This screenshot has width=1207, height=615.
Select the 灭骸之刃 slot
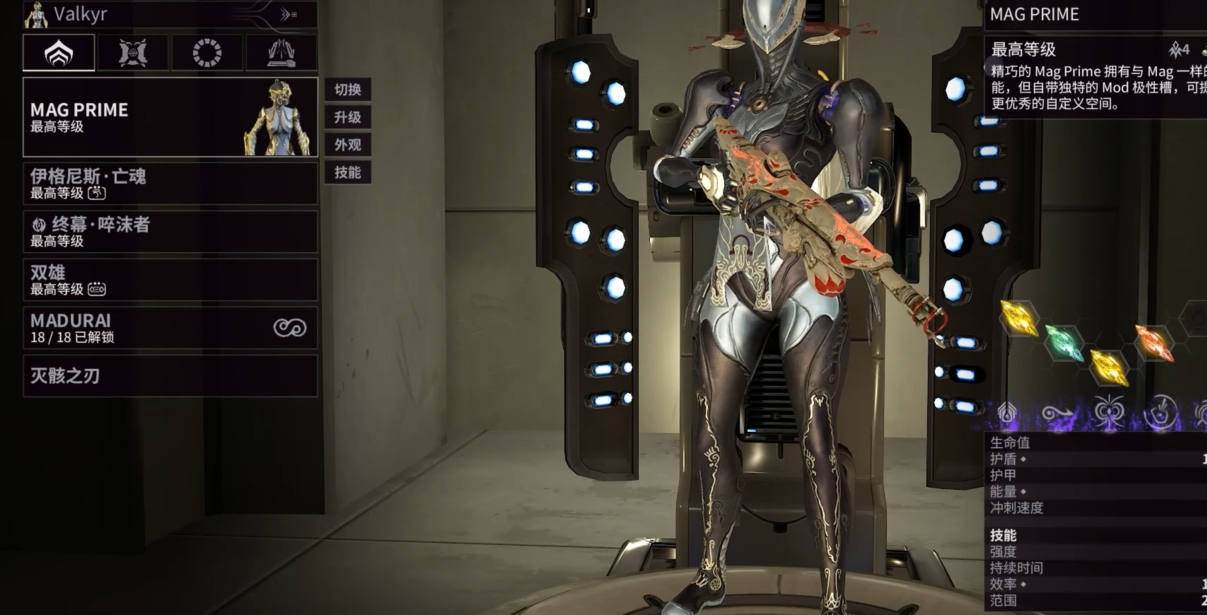tap(170, 376)
